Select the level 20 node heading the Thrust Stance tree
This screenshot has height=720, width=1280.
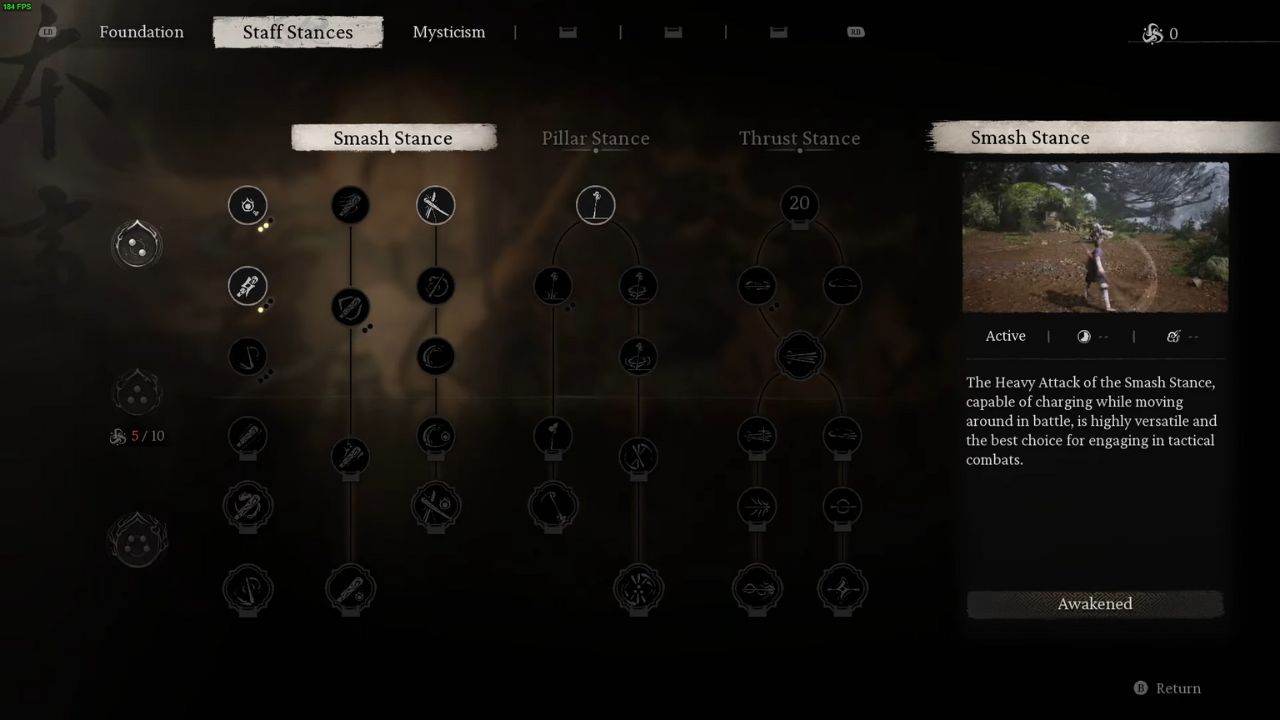799,204
